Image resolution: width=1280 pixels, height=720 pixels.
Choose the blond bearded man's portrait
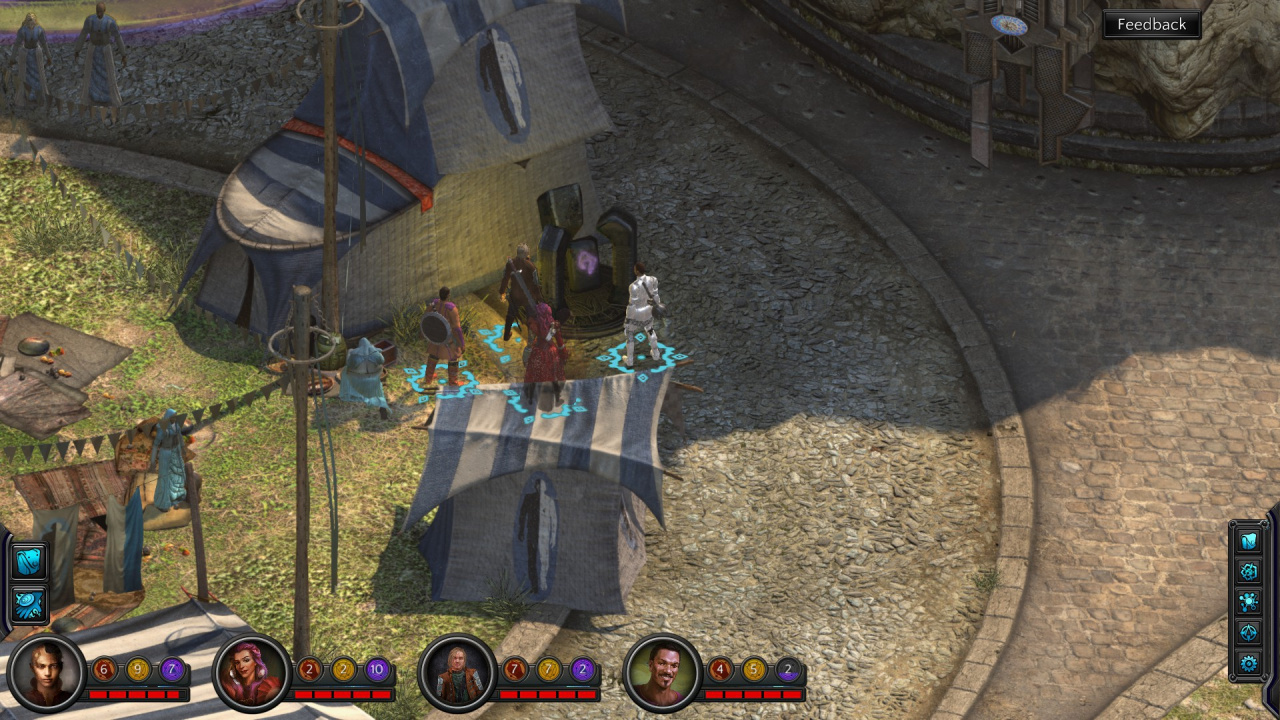coord(457,672)
